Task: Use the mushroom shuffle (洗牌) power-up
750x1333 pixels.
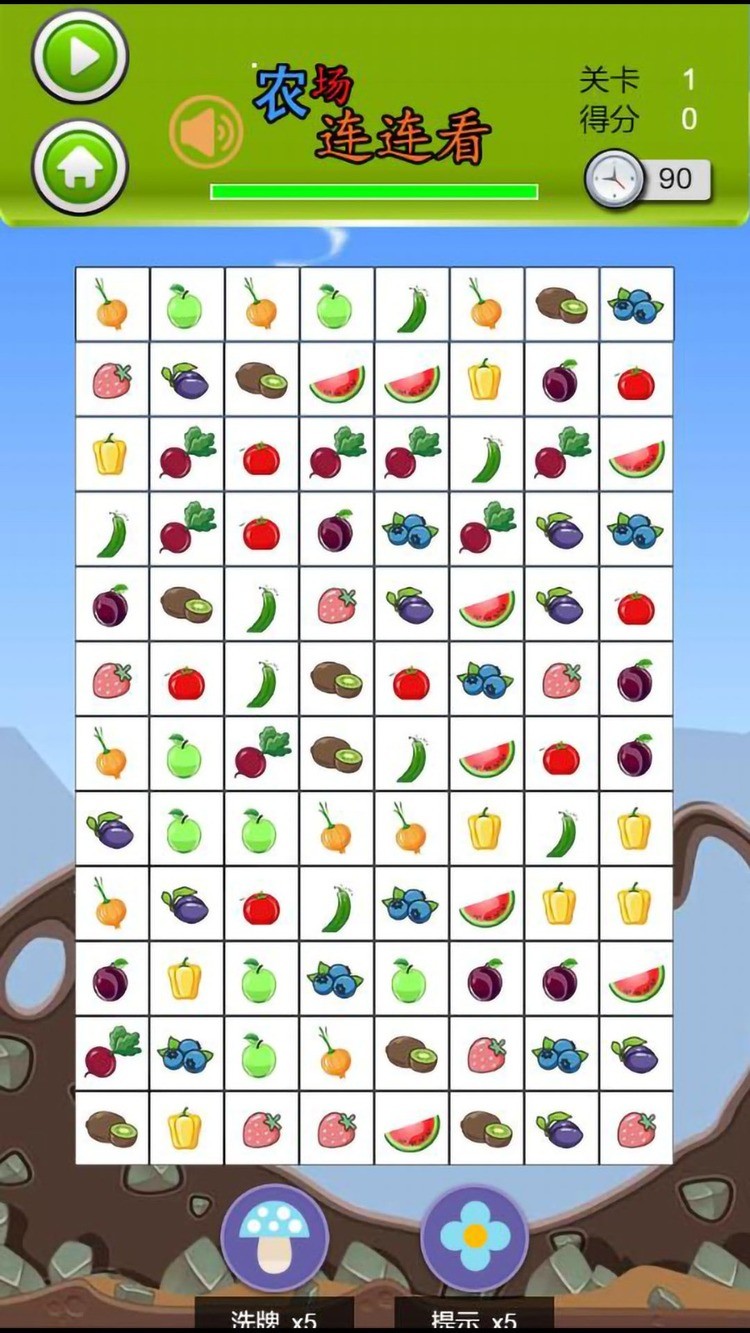Action: (x=274, y=1238)
